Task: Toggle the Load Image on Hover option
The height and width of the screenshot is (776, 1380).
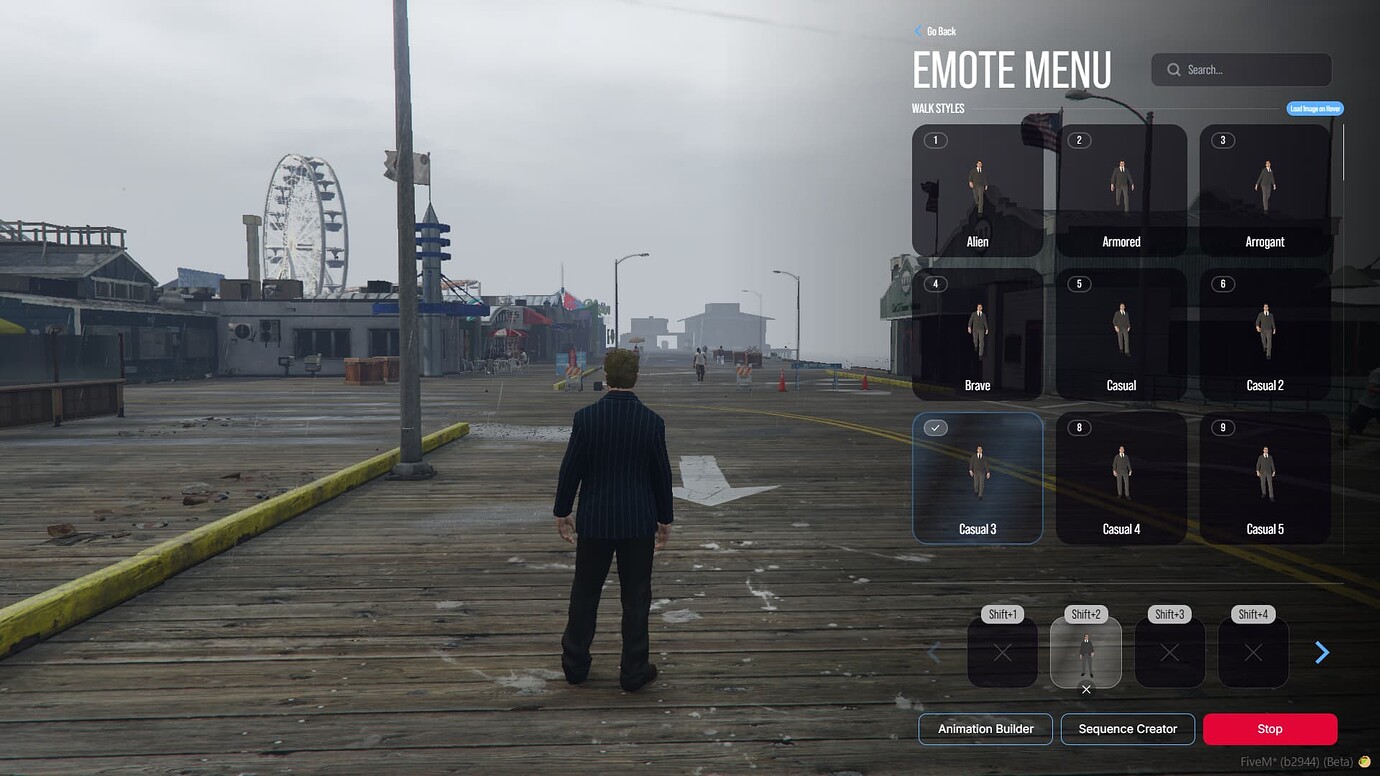Action: point(1313,108)
